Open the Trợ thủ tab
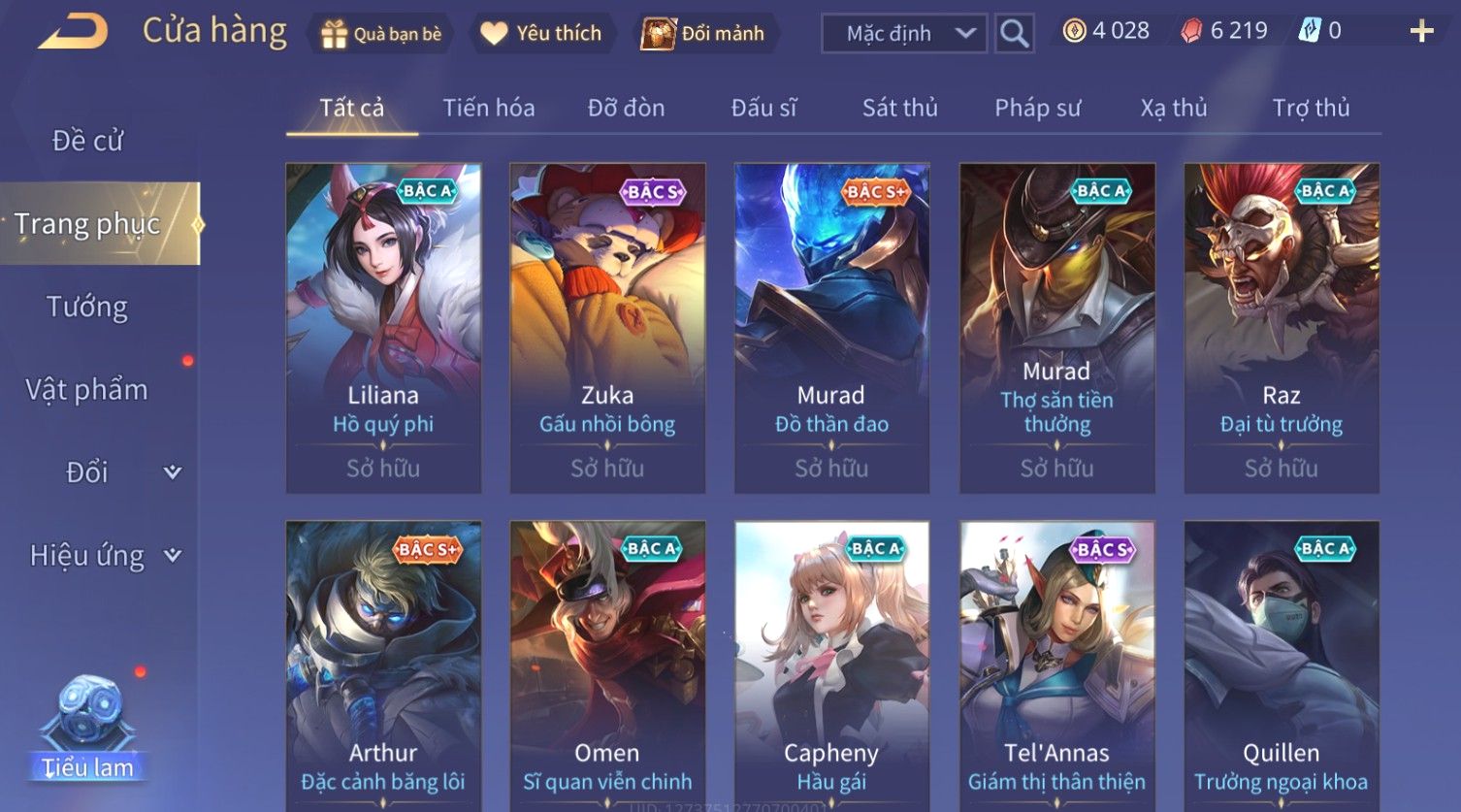The height and width of the screenshot is (812, 1461). [1311, 108]
